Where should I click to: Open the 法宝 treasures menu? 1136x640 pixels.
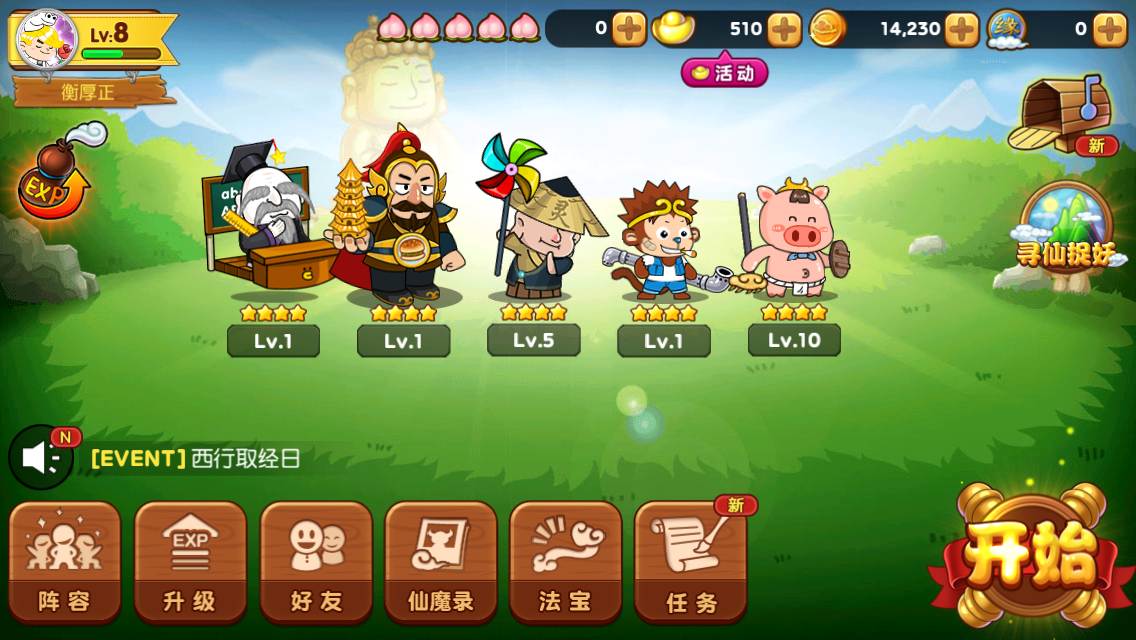tap(565, 561)
